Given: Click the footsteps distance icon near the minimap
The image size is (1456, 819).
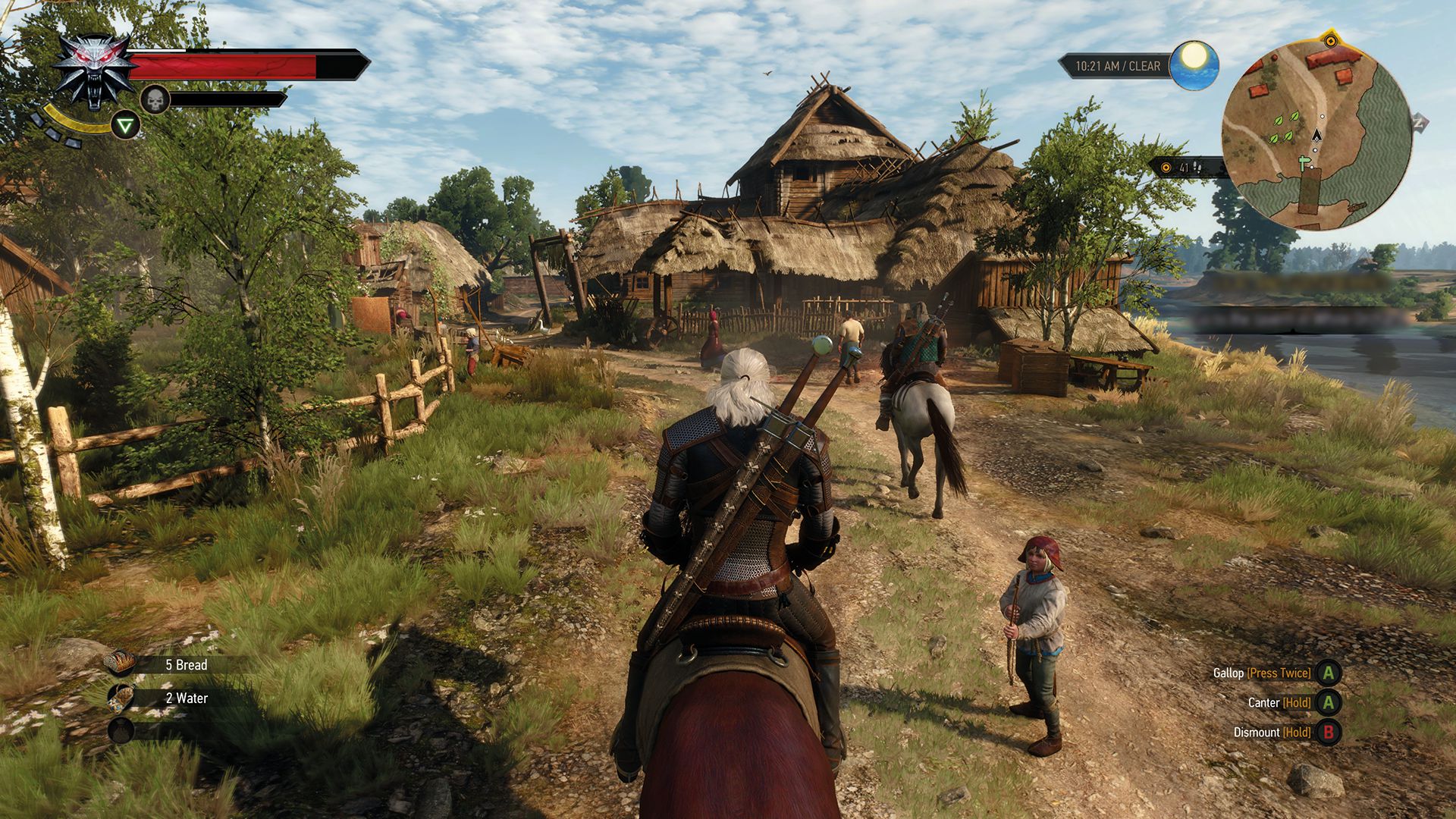Looking at the screenshot, I should click(x=1197, y=168).
